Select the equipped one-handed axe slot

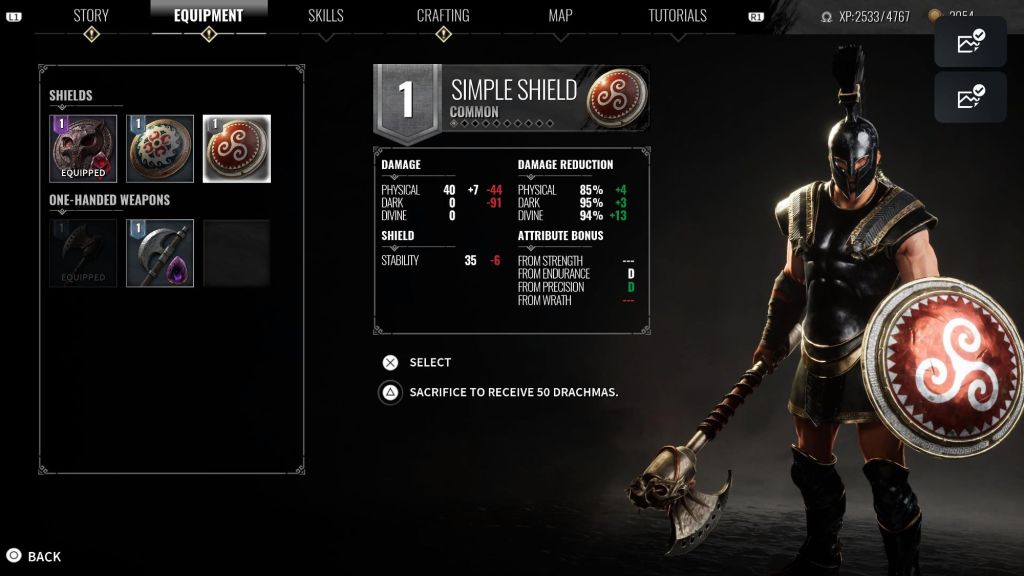(83, 253)
